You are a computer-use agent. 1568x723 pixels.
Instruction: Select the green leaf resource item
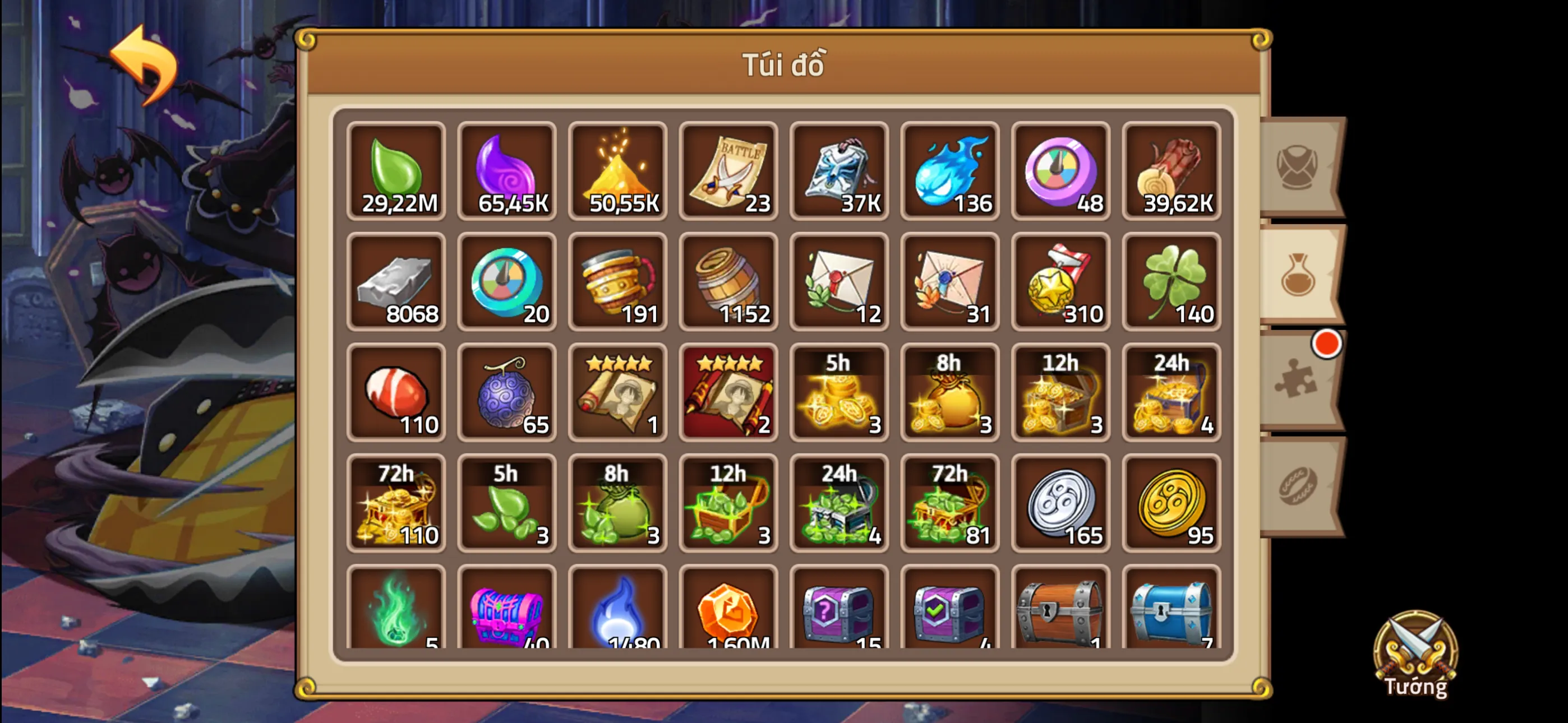tap(396, 172)
